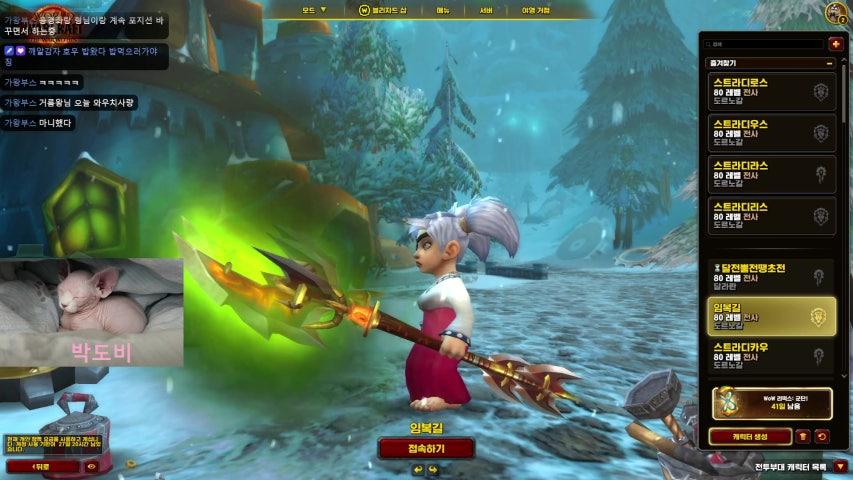Click the red plus button beside search
Image resolution: width=853 pixels, height=480 pixels.
835,44
